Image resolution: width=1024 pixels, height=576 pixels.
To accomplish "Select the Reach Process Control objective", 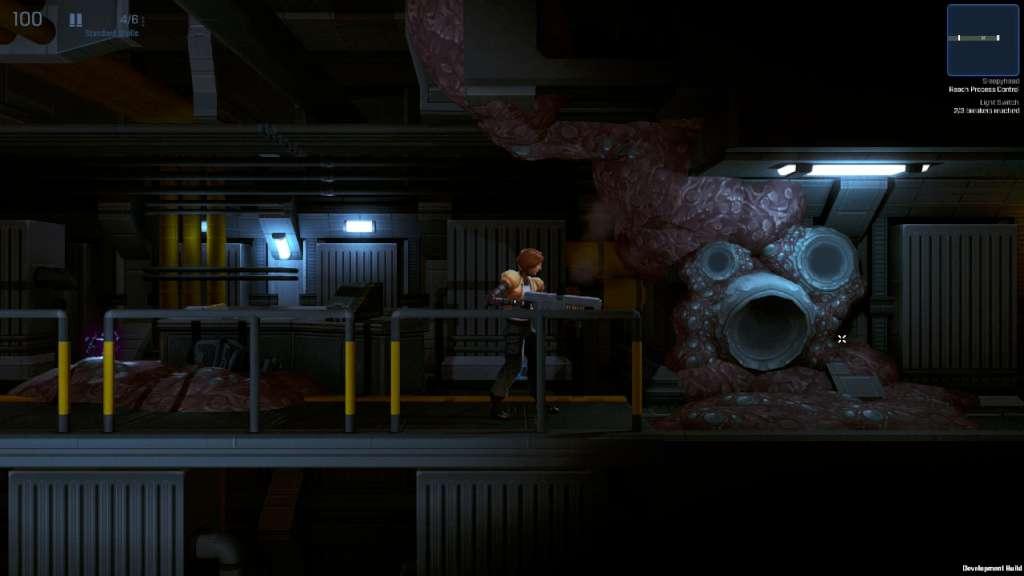I will coord(984,89).
